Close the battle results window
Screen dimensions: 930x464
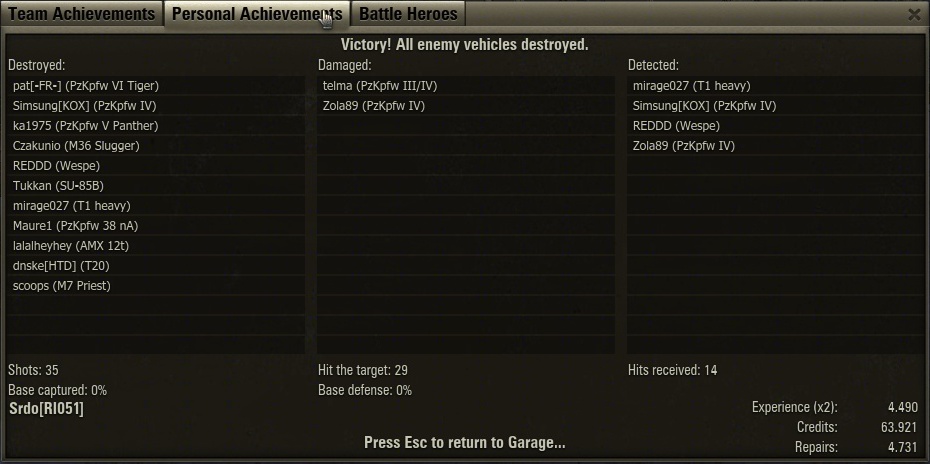point(914,14)
